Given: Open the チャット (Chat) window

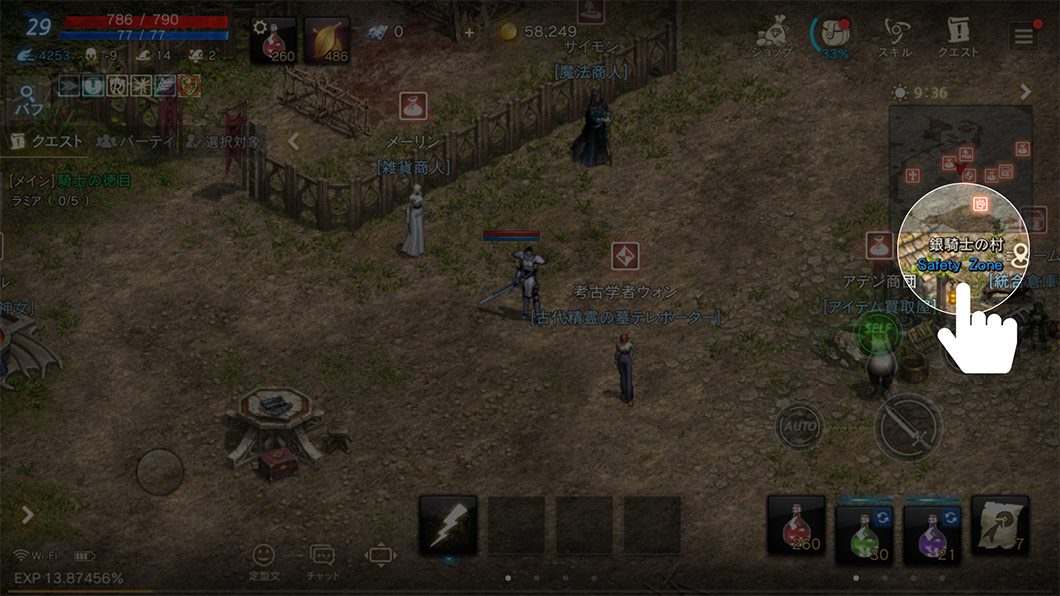Looking at the screenshot, I should tap(322, 560).
